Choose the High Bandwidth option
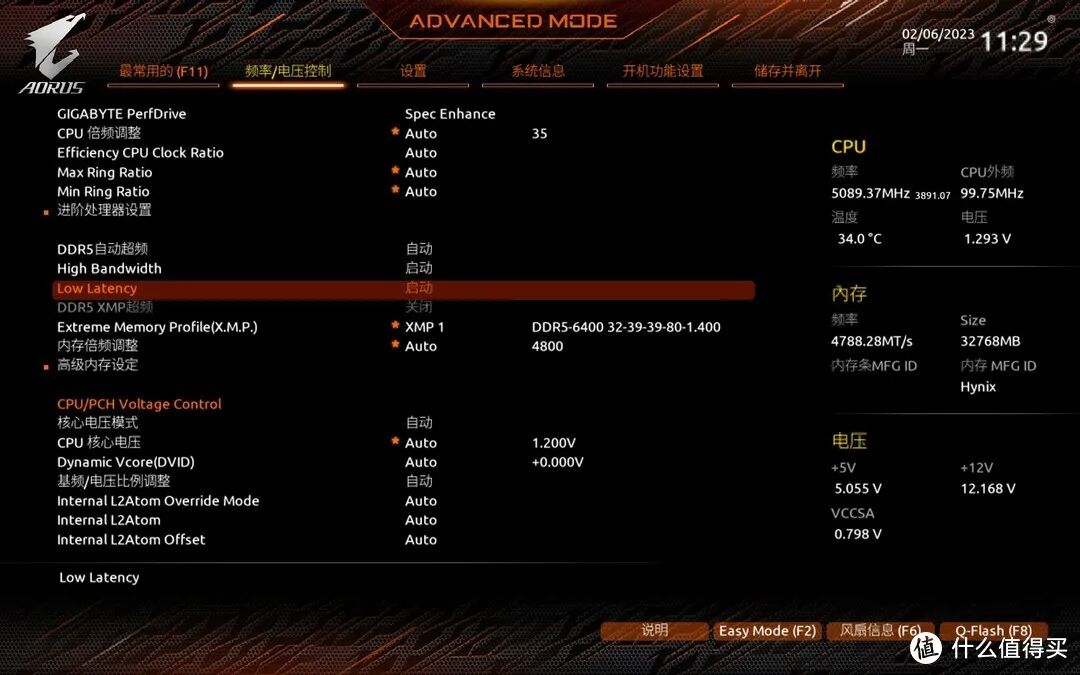 (x=109, y=268)
